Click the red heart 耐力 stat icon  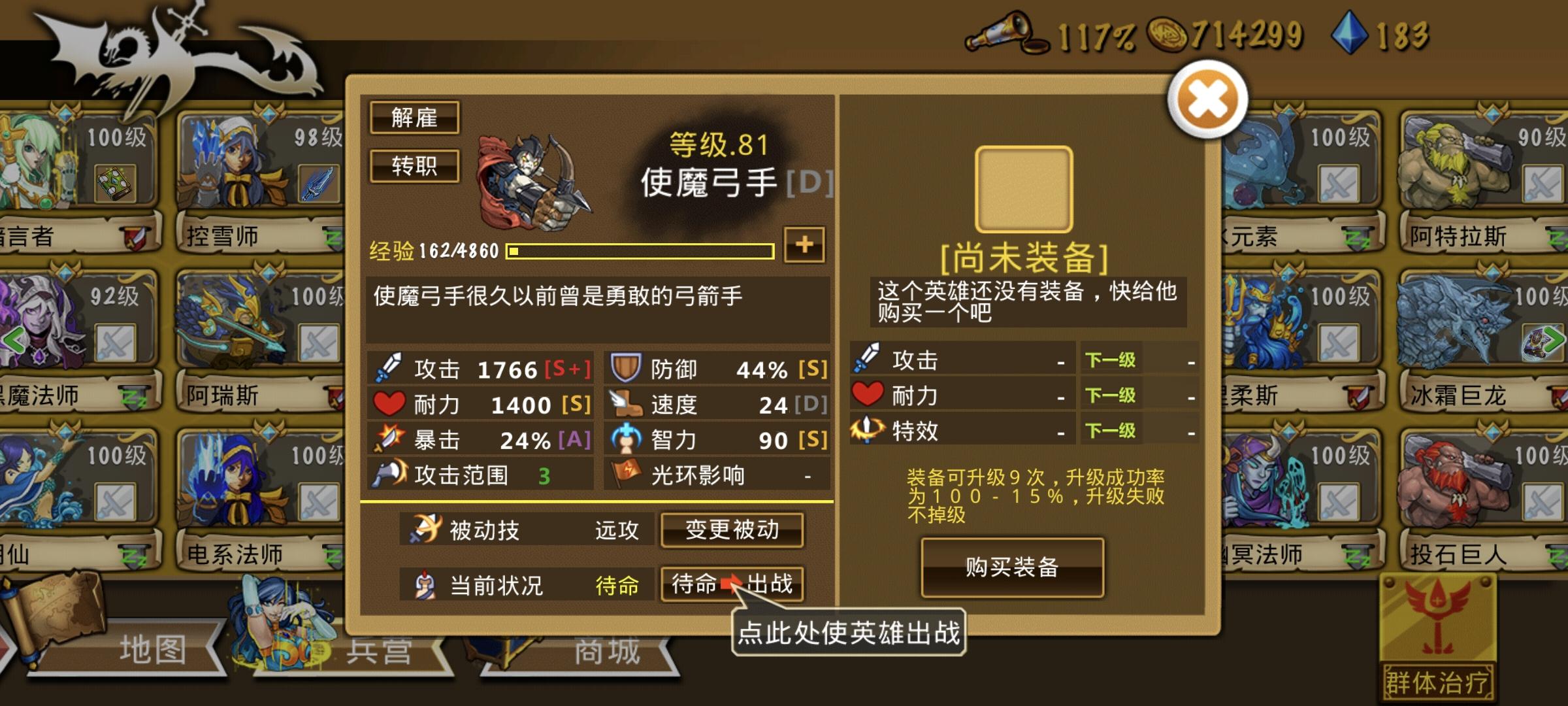coord(390,403)
